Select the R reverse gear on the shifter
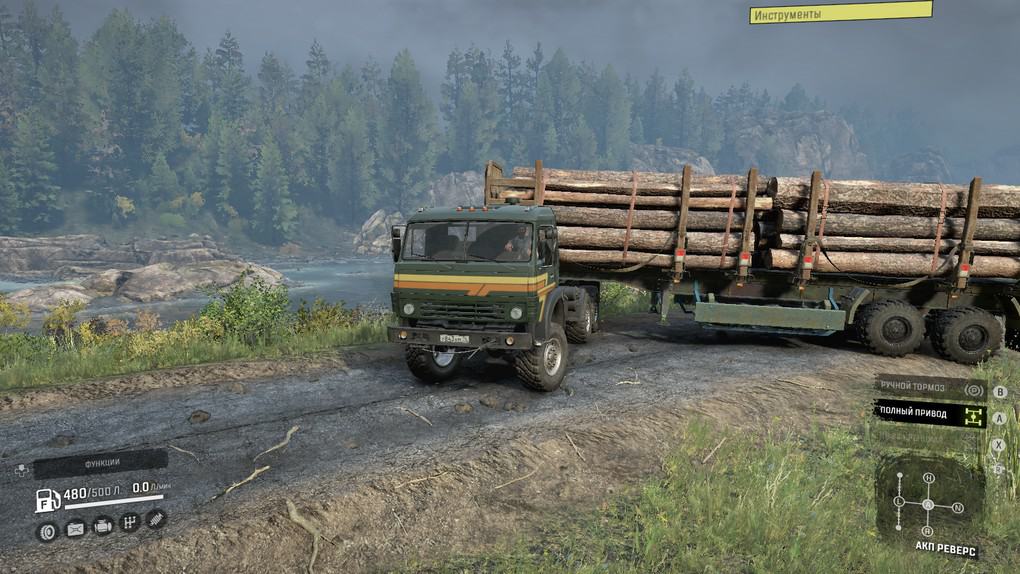The image size is (1020, 574). point(928,530)
